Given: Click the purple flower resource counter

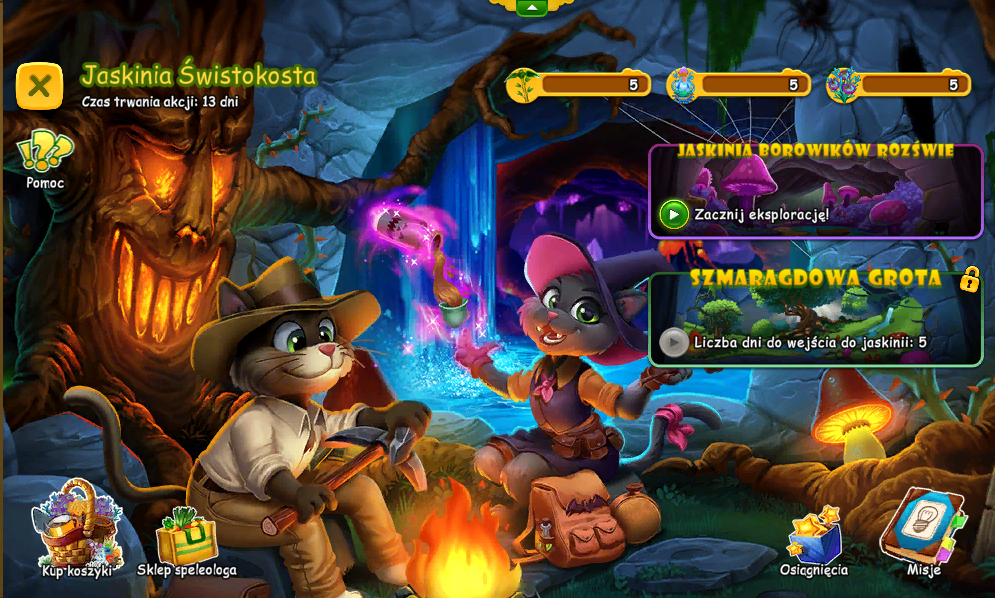Looking at the screenshot, I should 898,85.
